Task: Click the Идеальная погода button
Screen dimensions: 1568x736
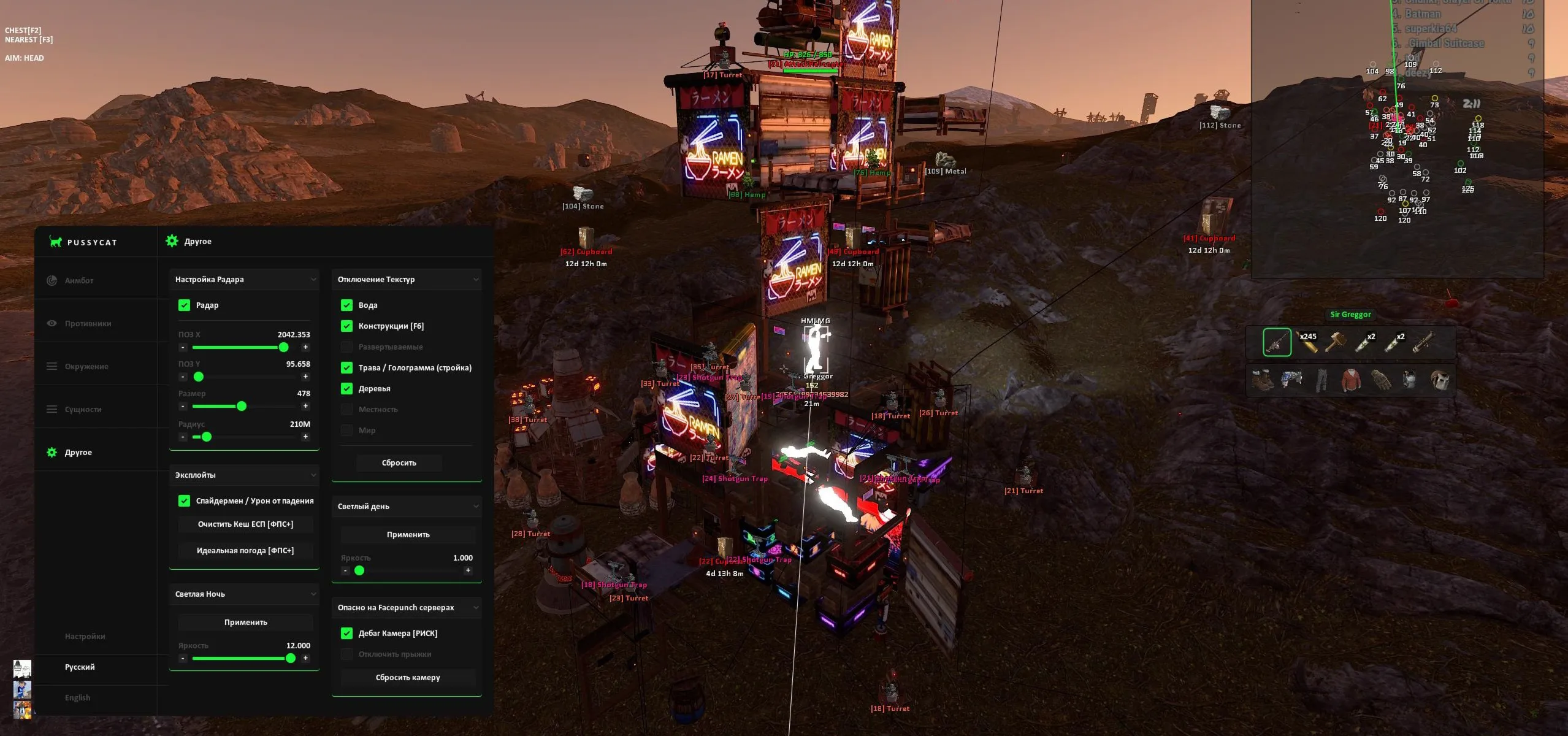Action: (245, 550)
